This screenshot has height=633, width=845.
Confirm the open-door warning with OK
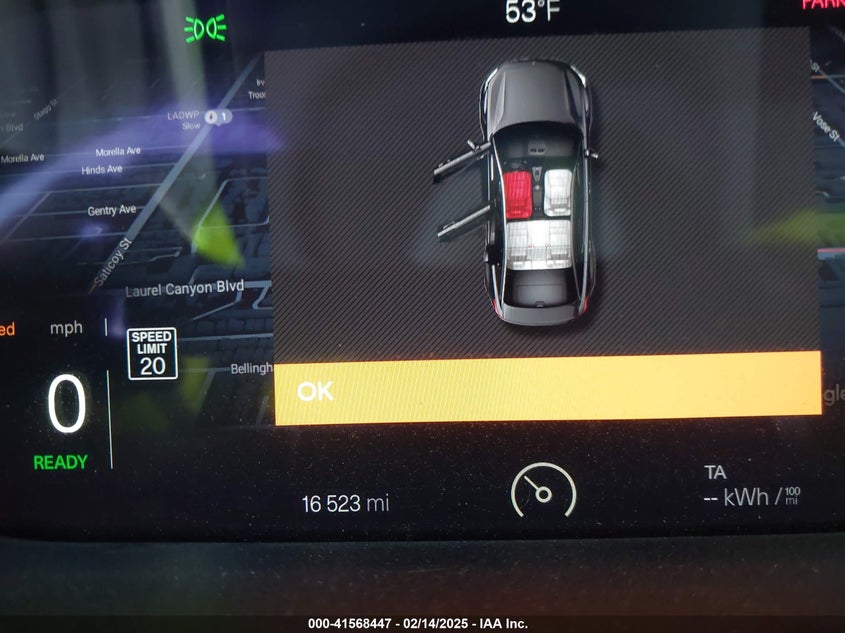(546, 390)
